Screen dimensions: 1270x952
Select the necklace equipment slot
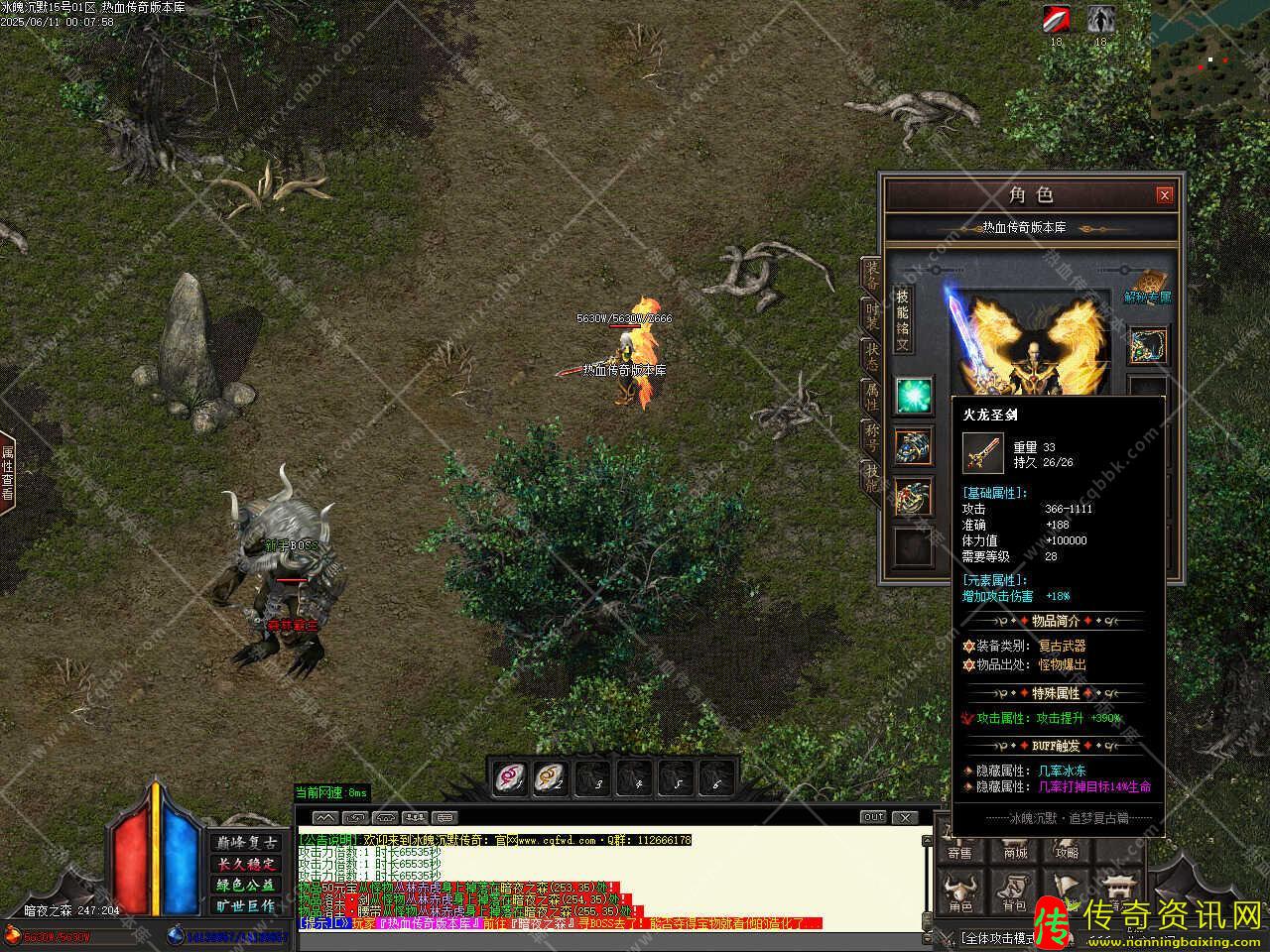[x=1148, y=345]
